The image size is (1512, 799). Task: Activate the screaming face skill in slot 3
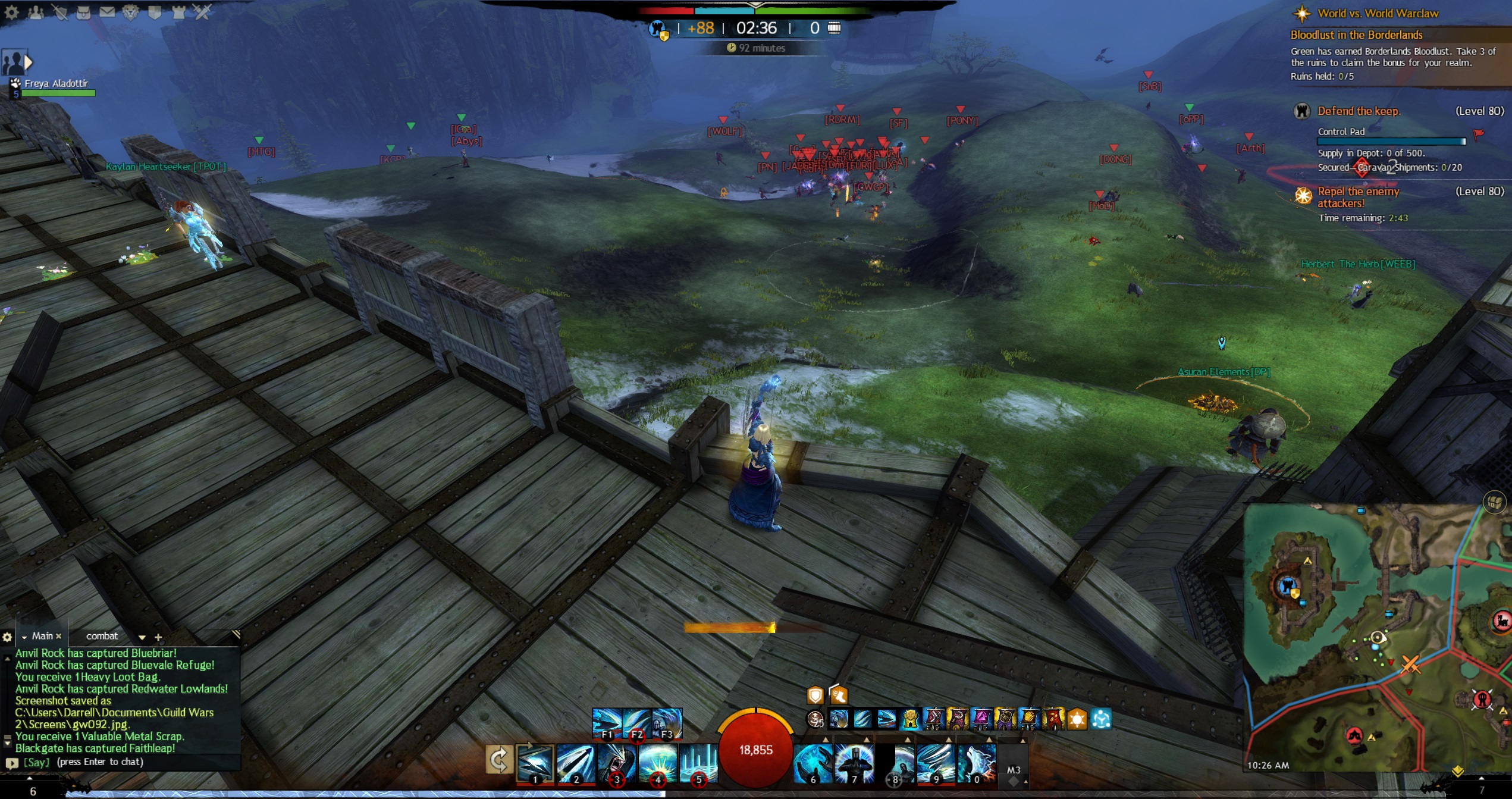point(616,762)
